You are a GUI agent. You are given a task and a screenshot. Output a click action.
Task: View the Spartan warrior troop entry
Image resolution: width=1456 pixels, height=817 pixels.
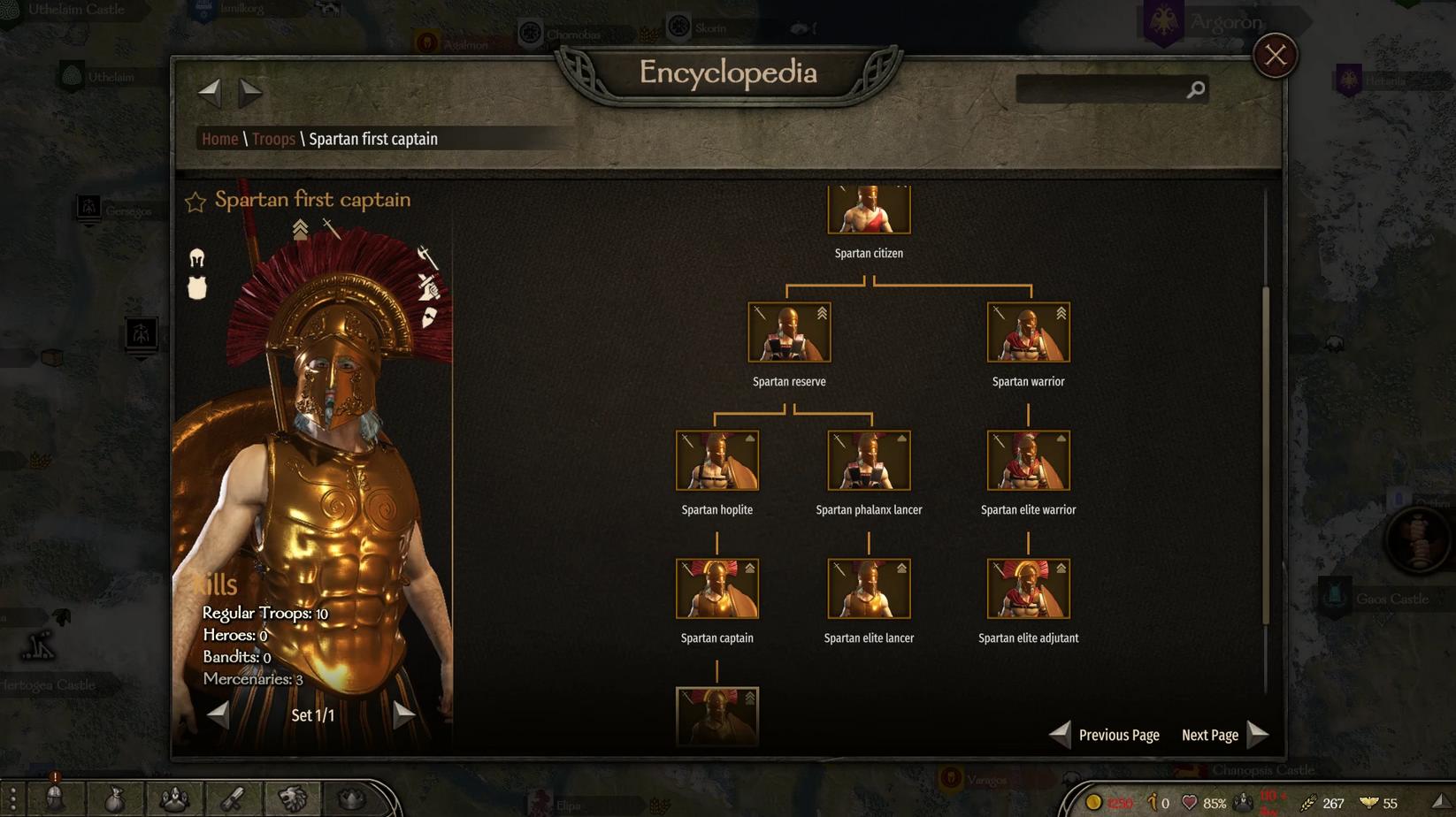click(1028, 332)
